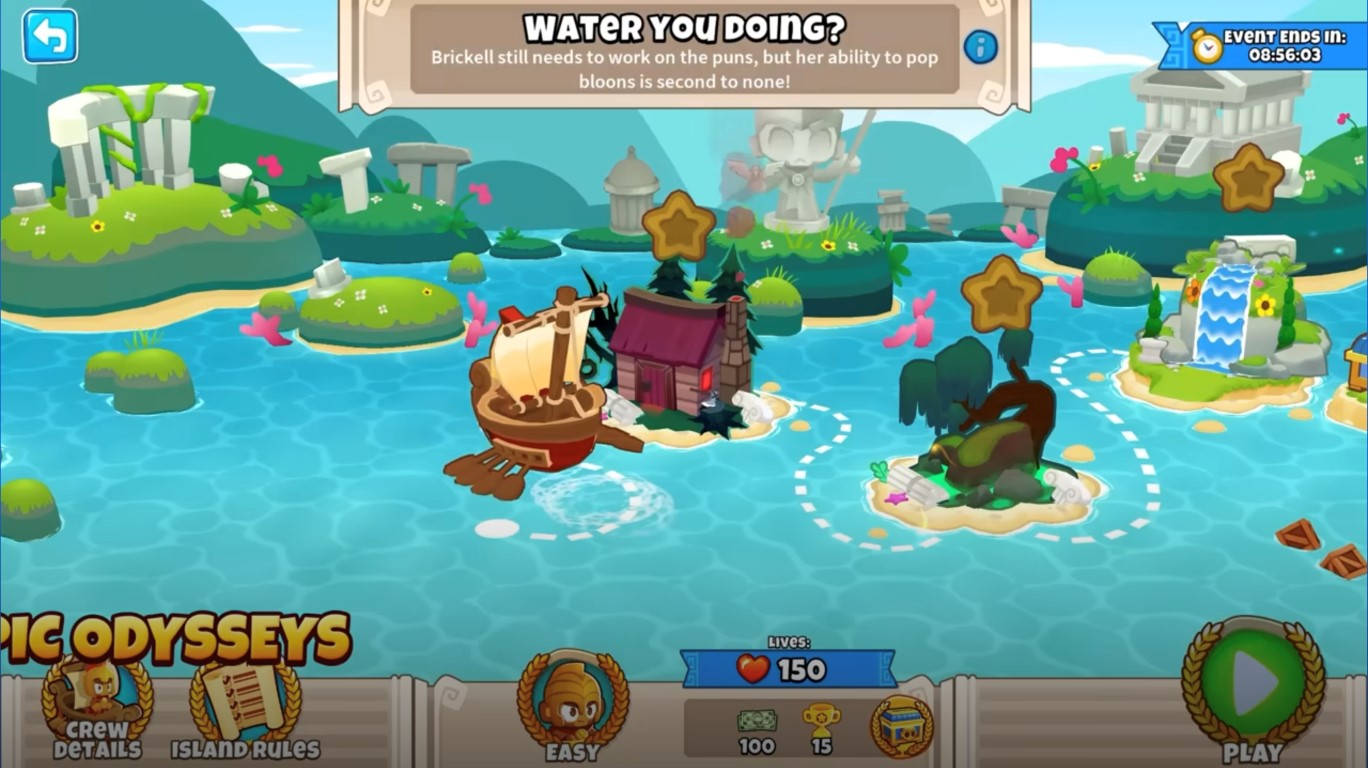
Task: Click the alarm clock on the Event Ends banner
Action: point(1208,44)
